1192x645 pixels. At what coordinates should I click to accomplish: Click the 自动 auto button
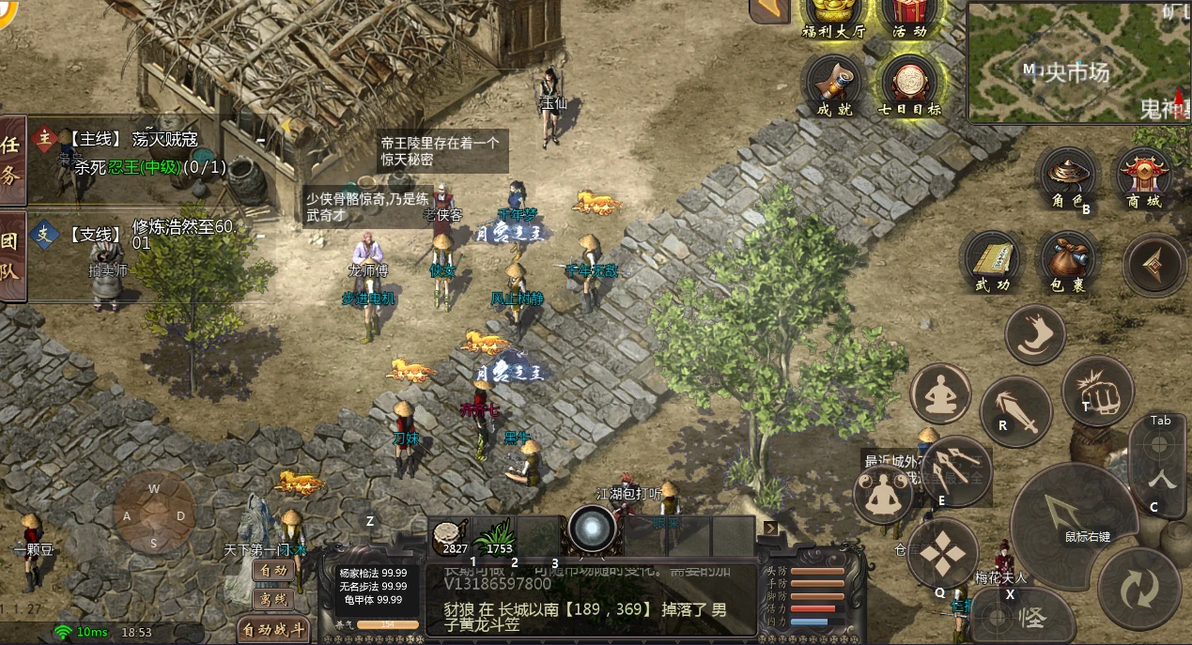273,571
